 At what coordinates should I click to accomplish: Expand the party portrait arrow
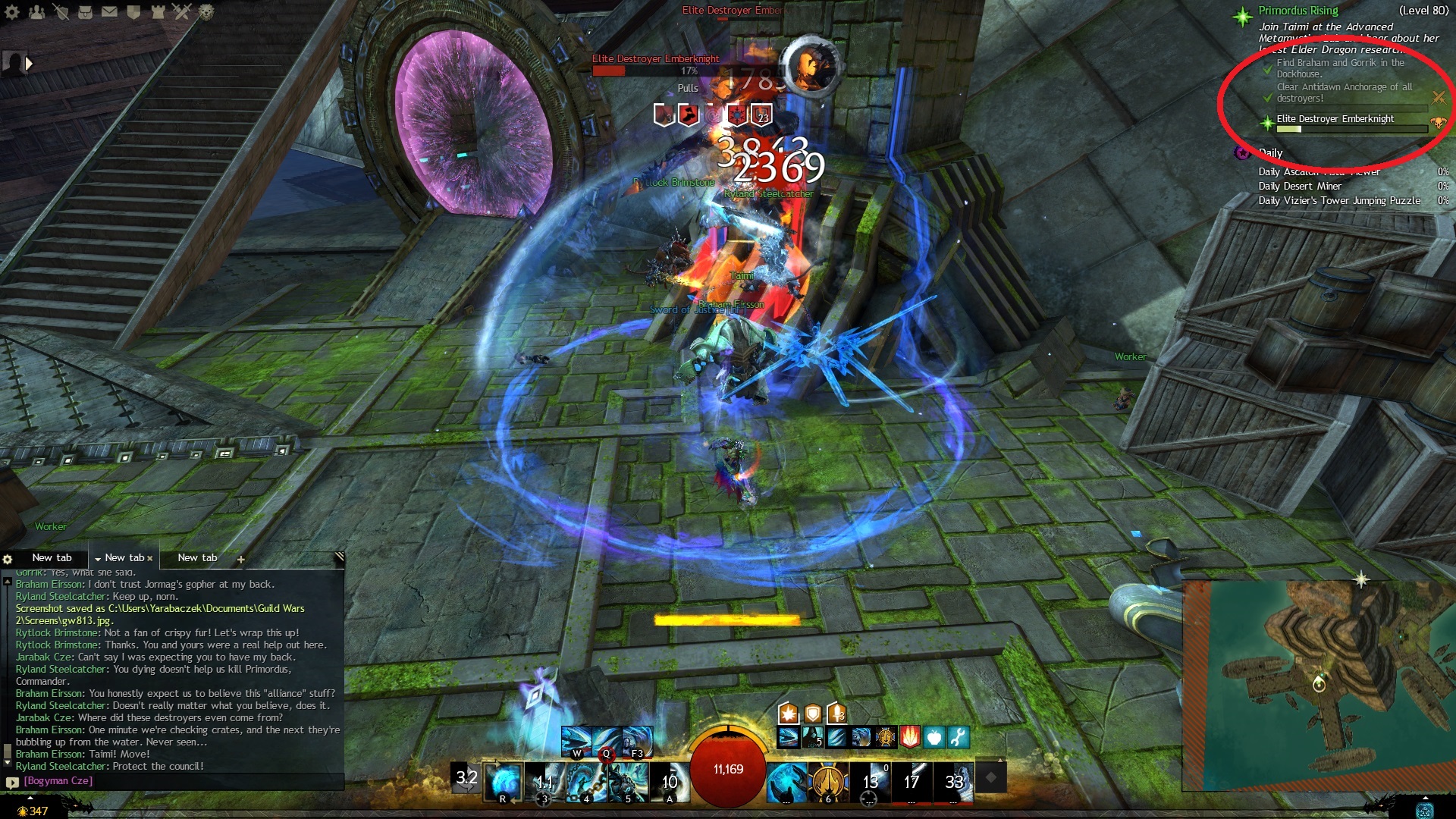[29, 64]
